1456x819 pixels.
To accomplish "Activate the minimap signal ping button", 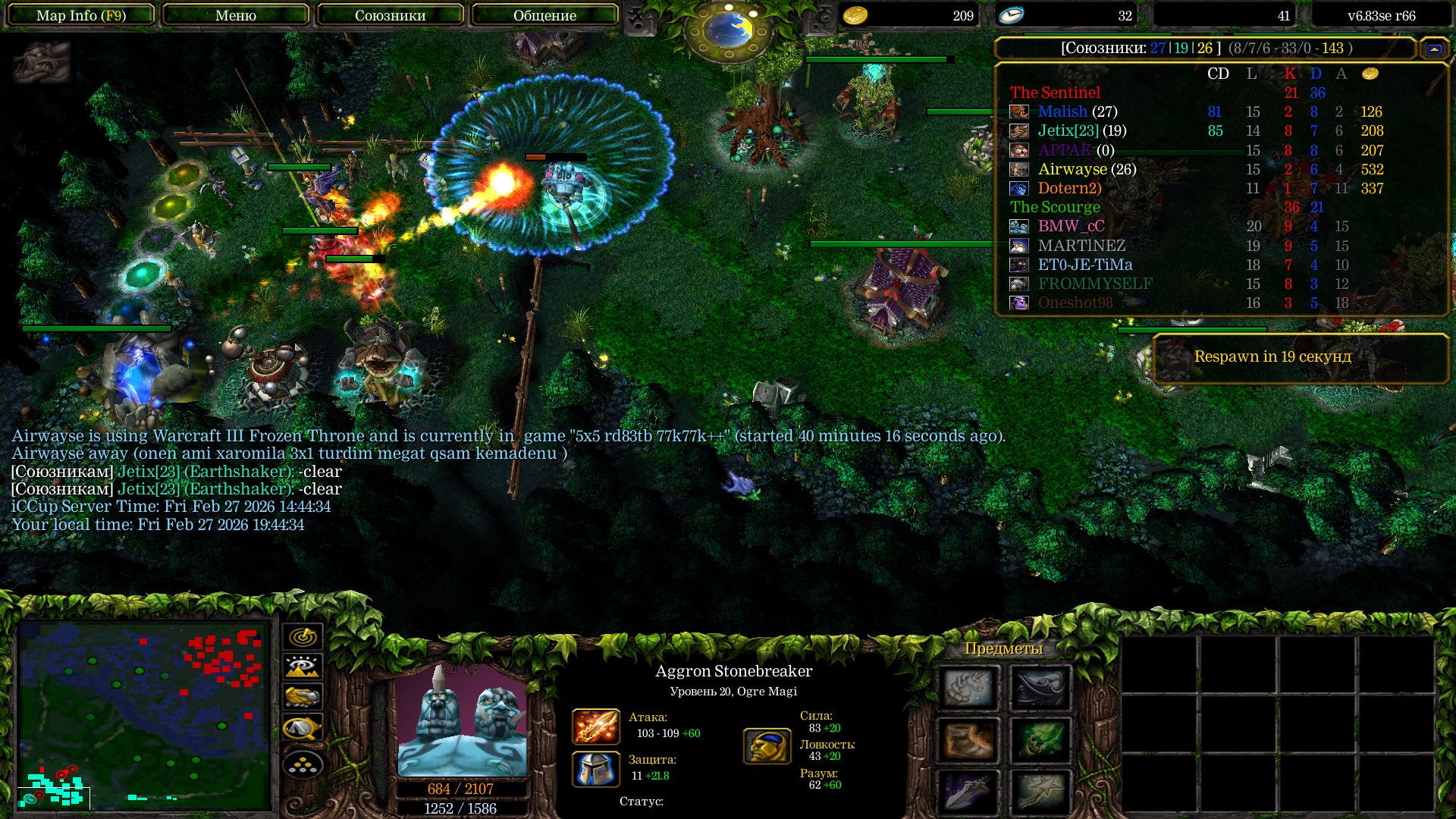I will point(303,637).
